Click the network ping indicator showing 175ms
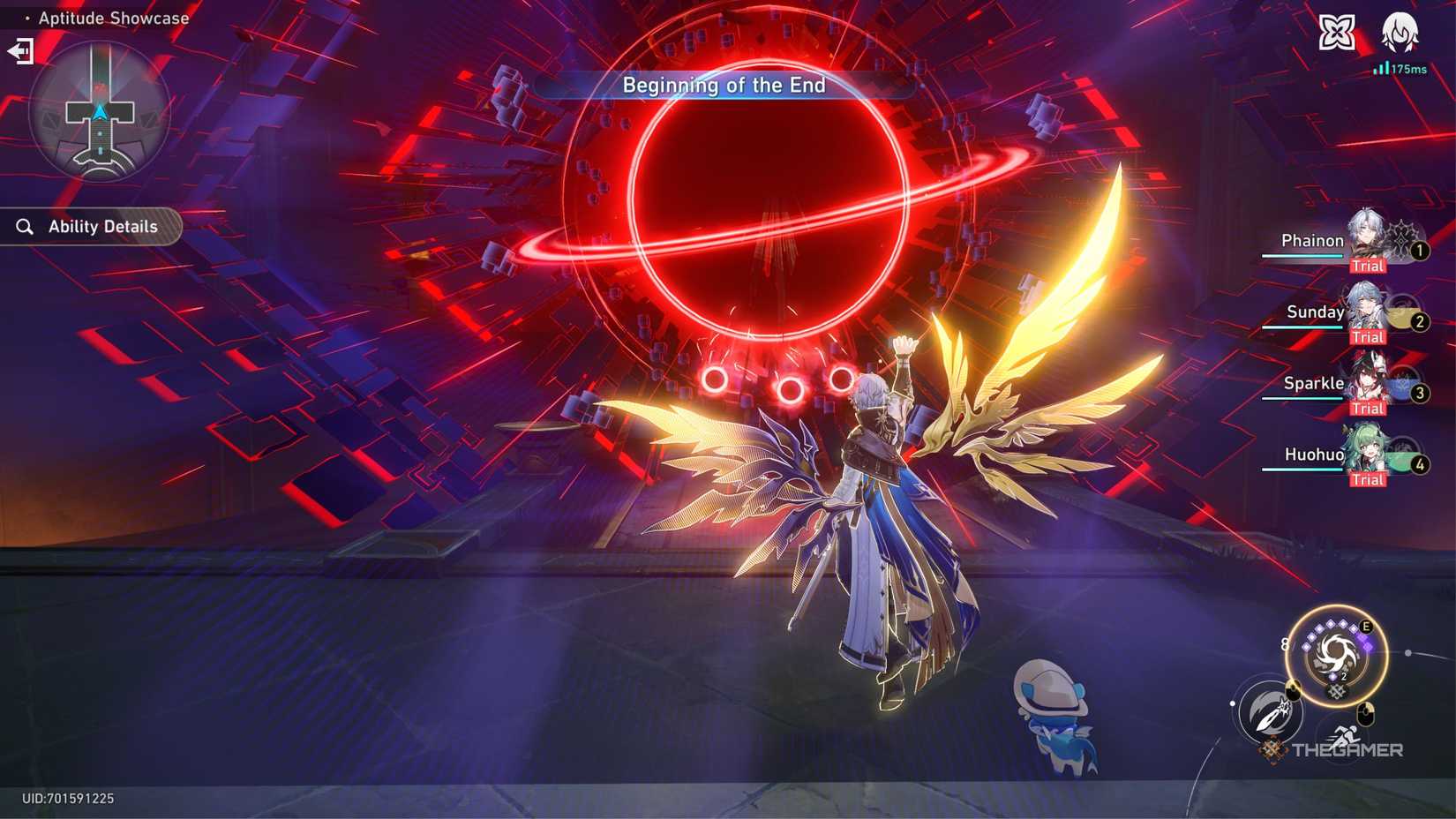1456x819 pixels. (1401, 67)
